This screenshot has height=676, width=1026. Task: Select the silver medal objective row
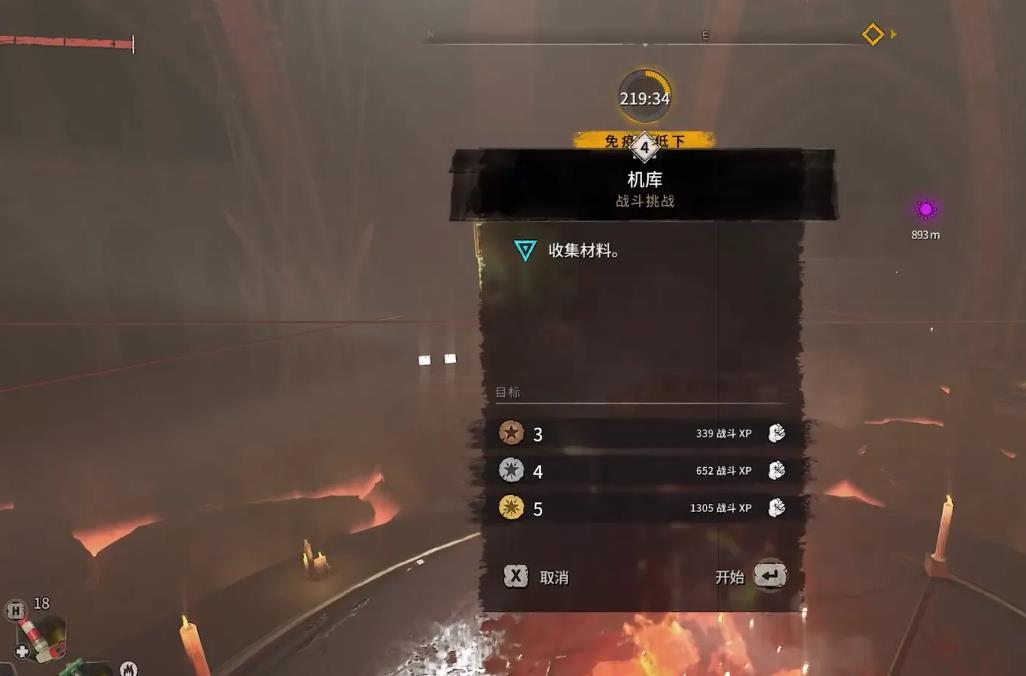(641, 471)
